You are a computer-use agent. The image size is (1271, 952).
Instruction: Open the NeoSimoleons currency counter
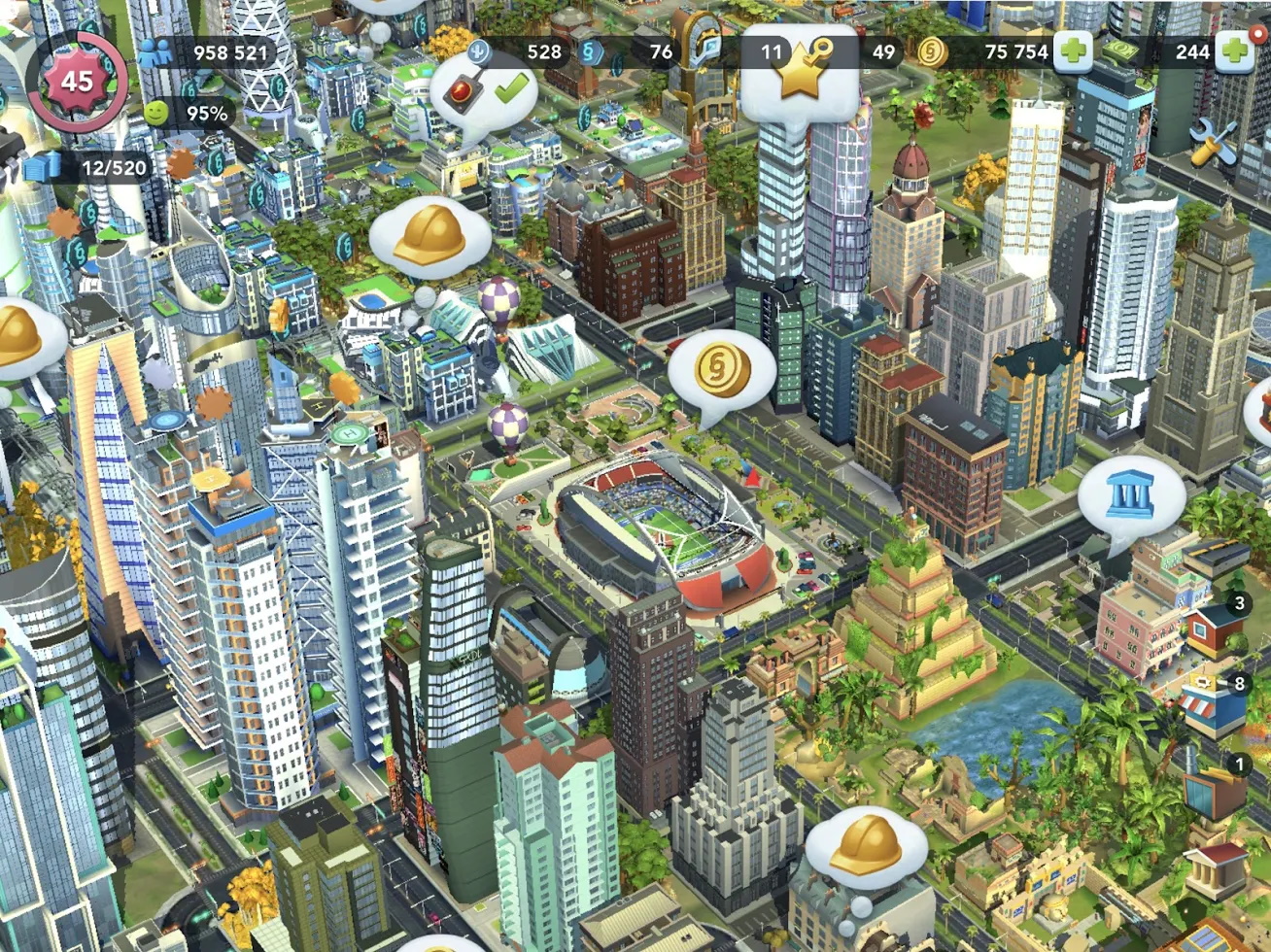click(x=592, y=51)
